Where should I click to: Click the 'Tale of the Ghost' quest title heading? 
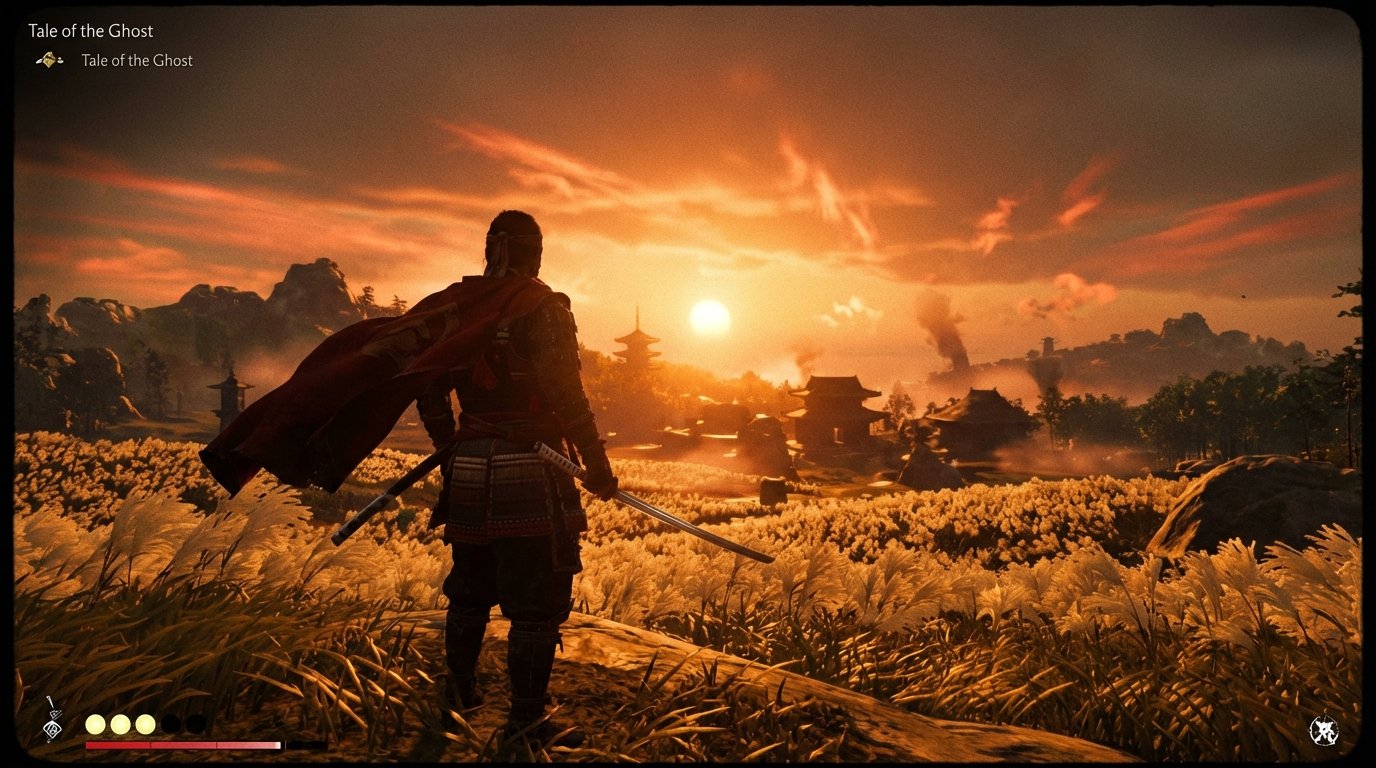coord(90,30)
